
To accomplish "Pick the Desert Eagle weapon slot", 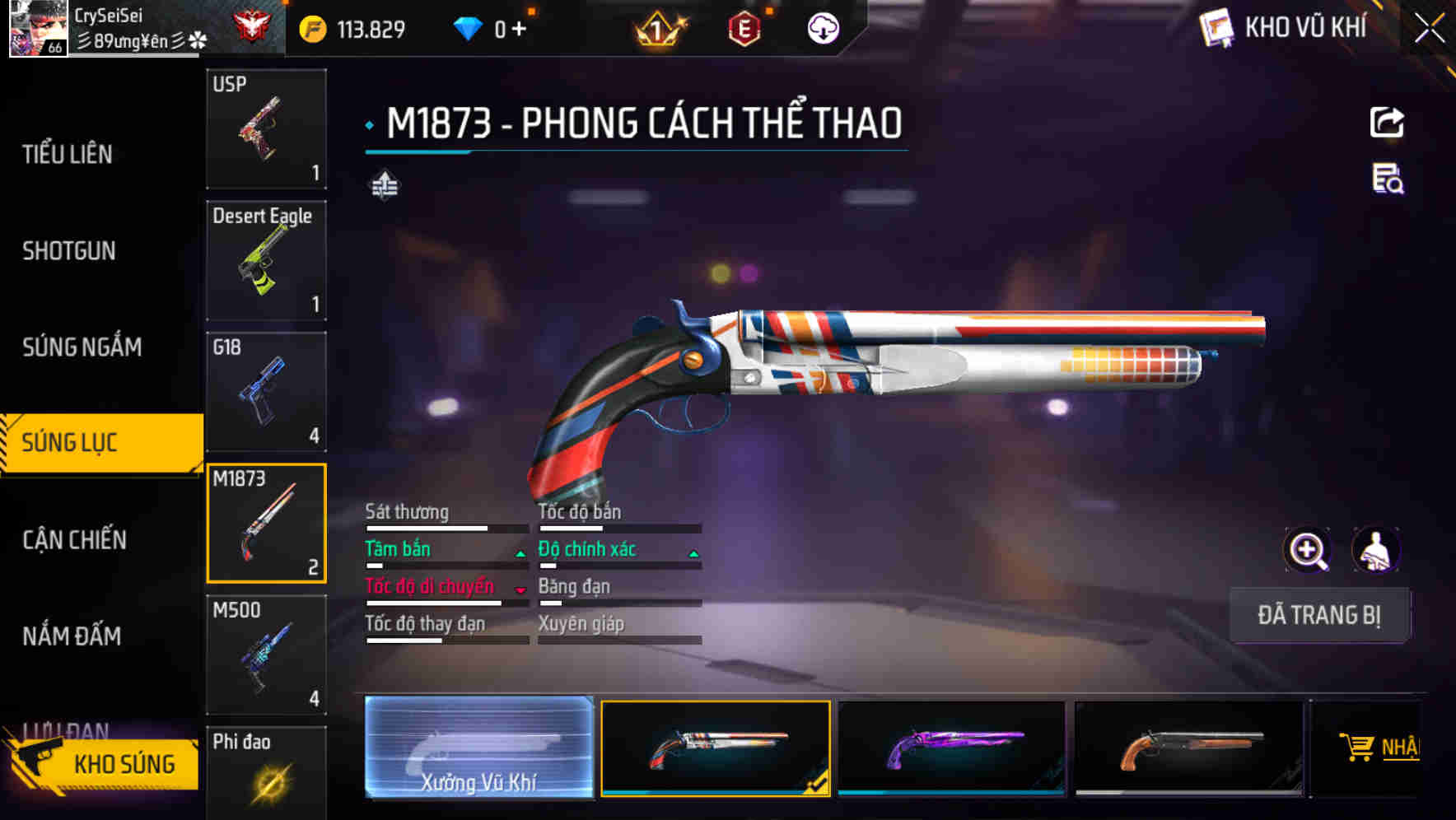I will tap(266, 260).
